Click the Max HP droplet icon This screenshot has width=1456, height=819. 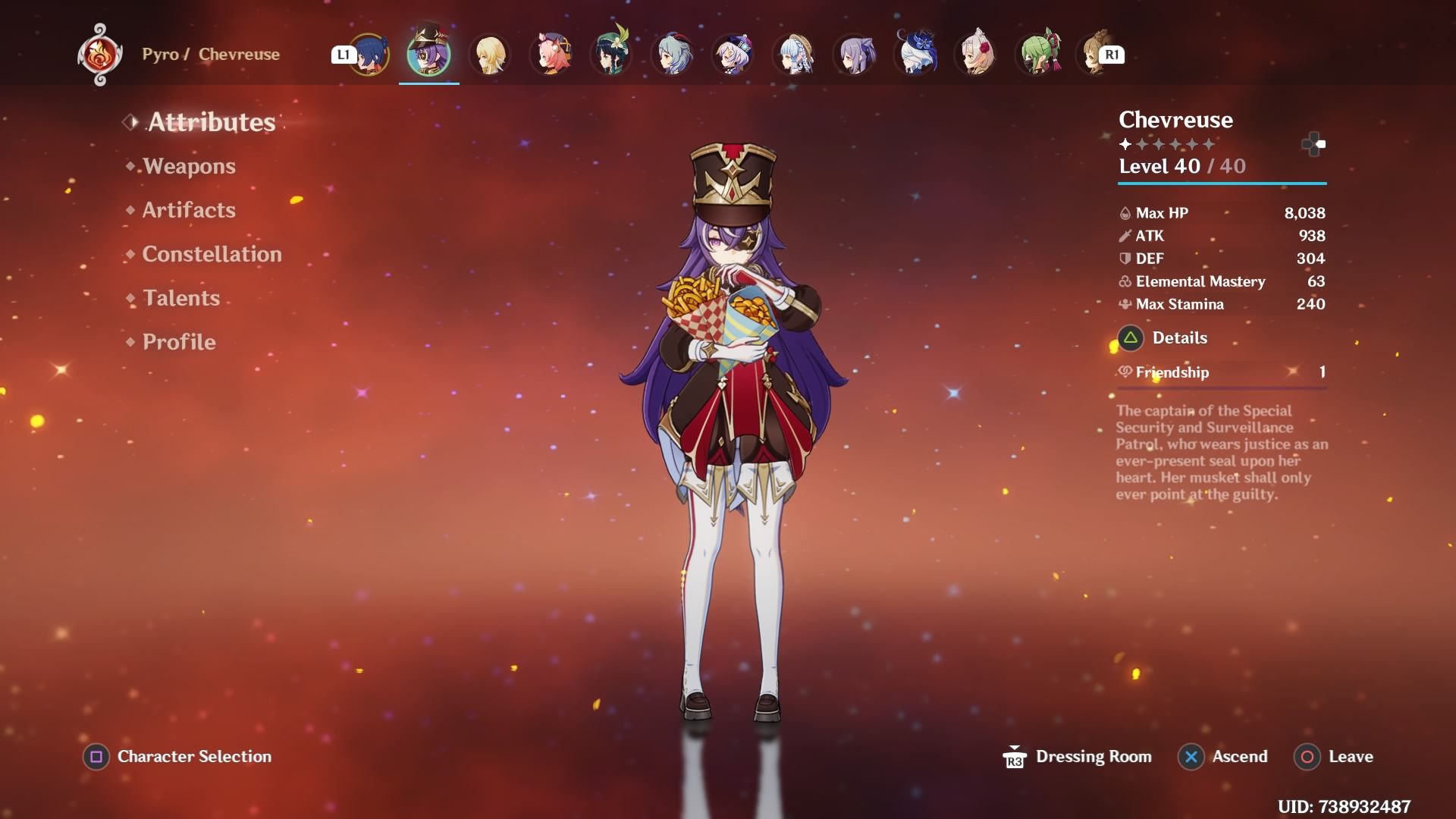1124,213
